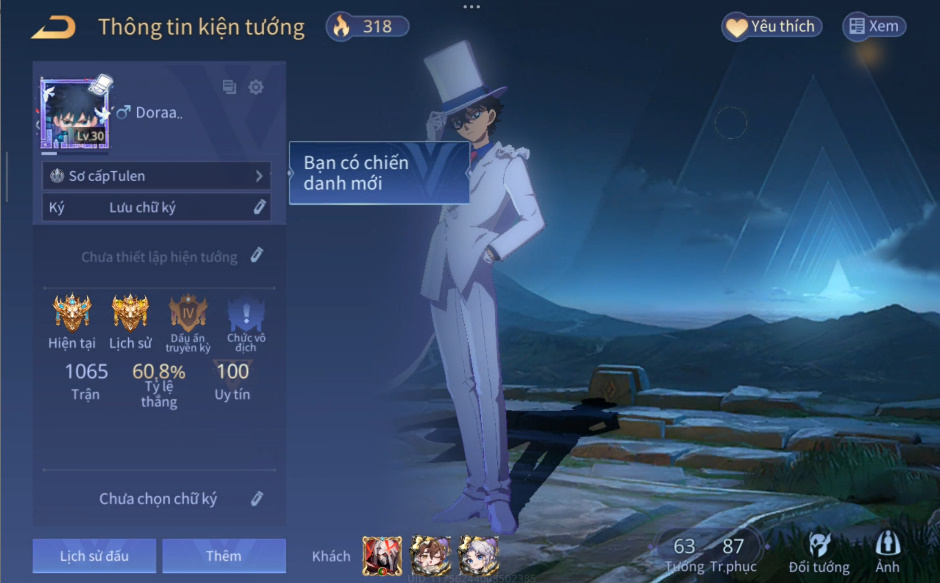
Task: Copy player info with the copy icon
Action: [230, 87]
